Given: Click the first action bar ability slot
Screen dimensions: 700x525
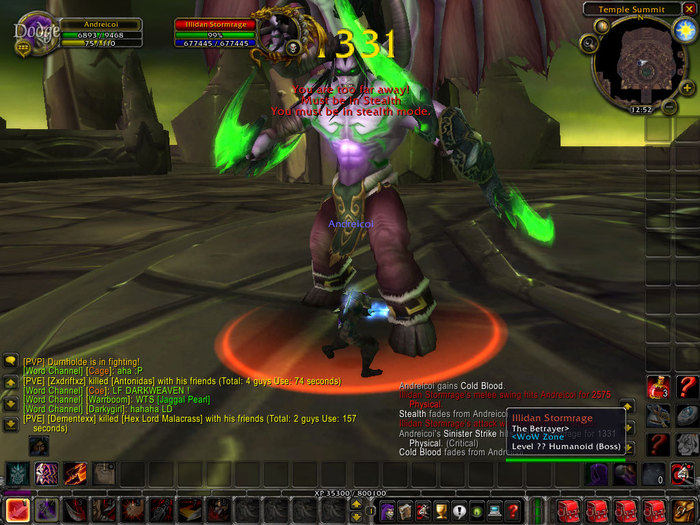Looking at the screenshot, I should 17,510.
